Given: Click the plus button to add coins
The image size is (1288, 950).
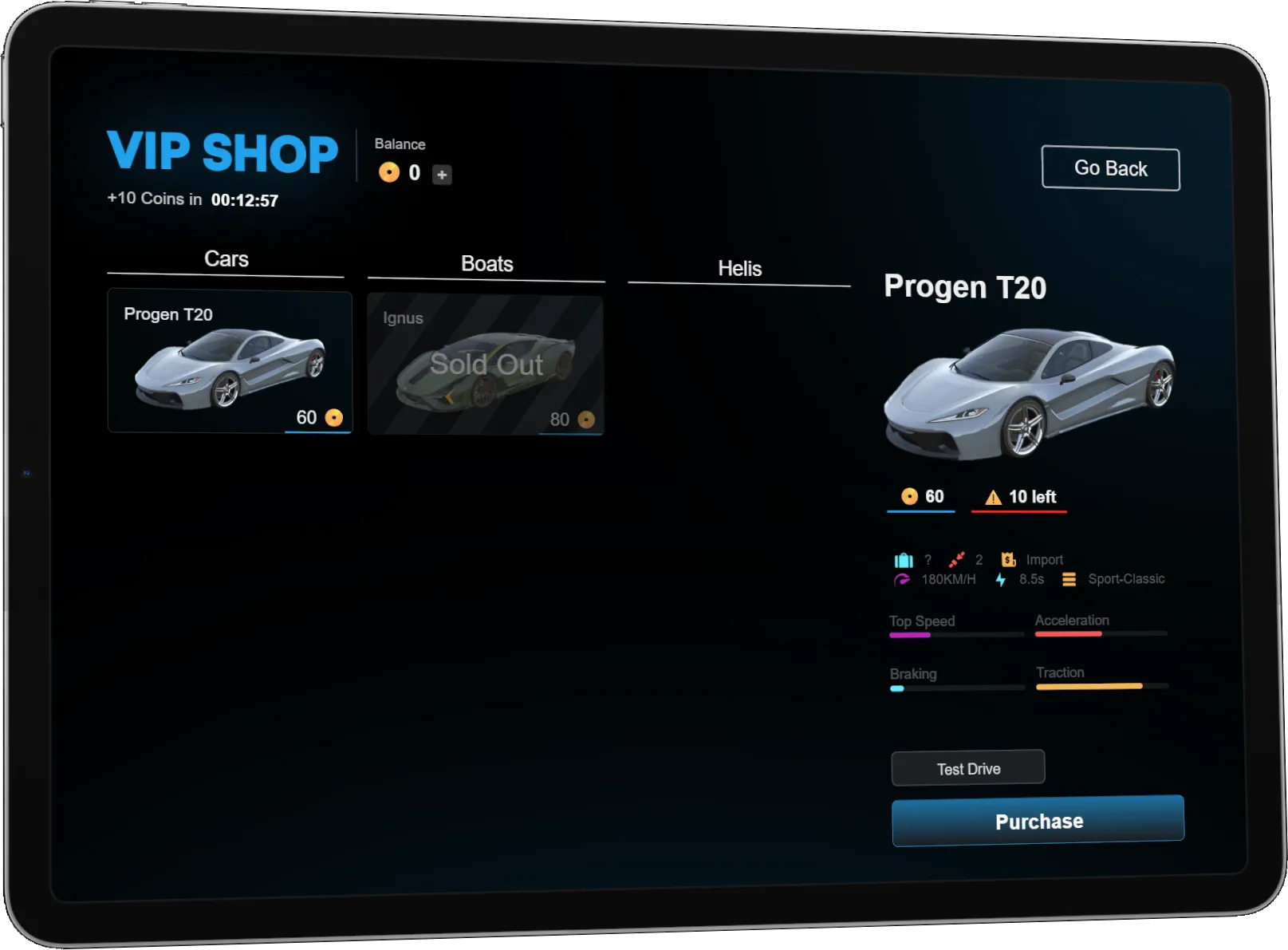Looking at the screenshot, I should click(x=442, y=175).
